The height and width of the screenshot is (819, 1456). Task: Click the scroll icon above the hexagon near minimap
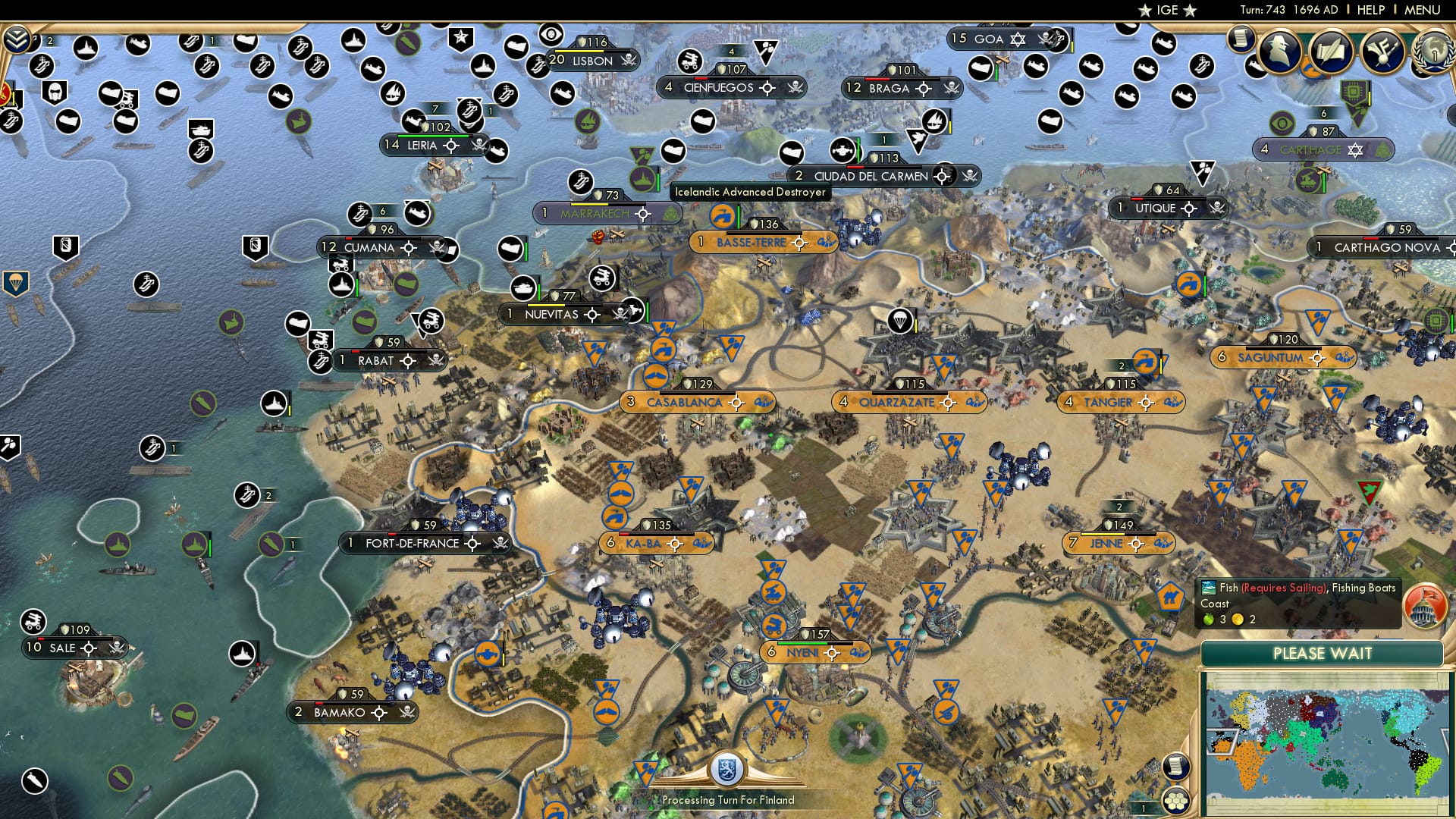(x=1177, y=767)
